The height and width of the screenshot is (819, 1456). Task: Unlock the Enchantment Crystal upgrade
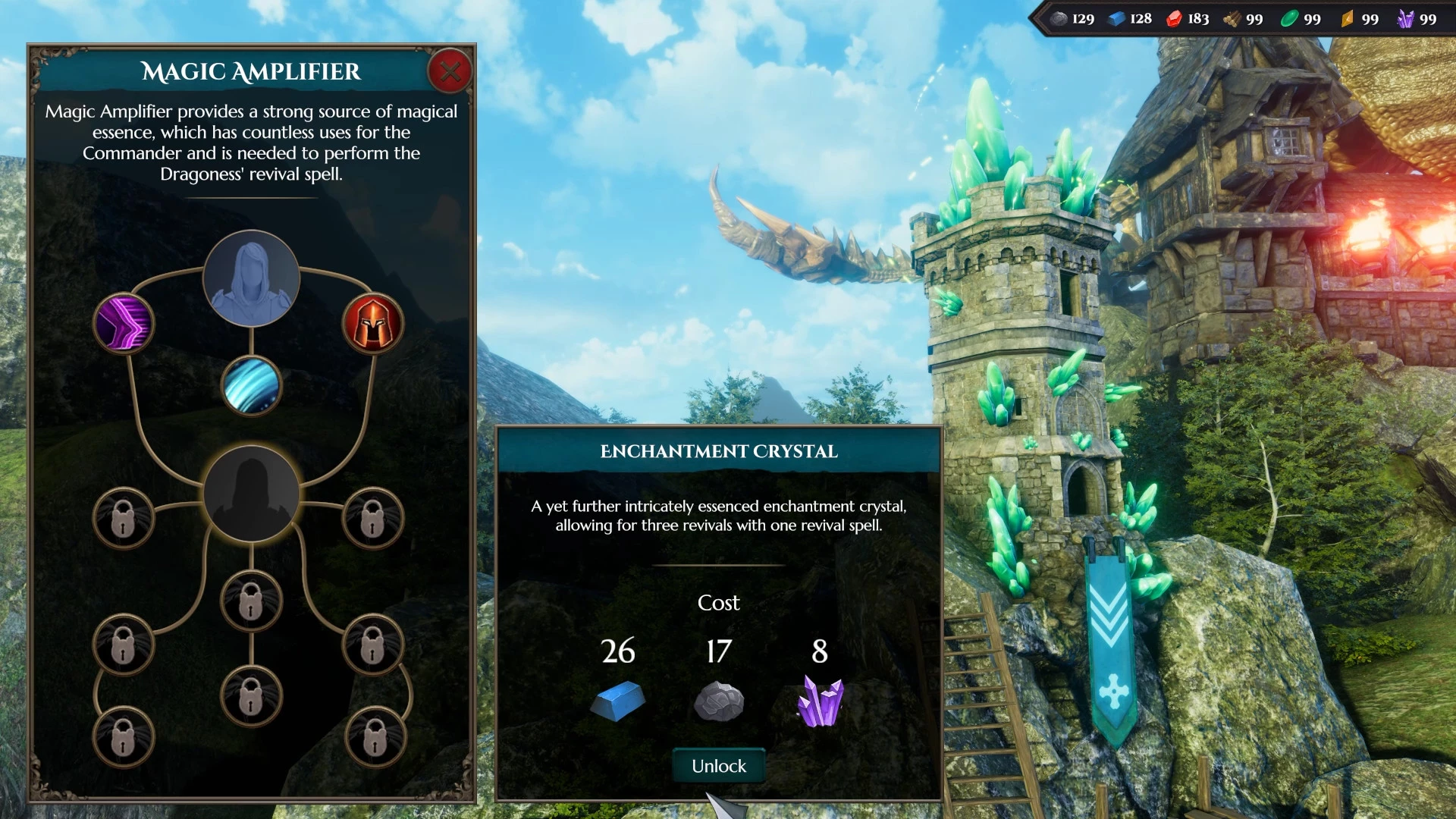[x=718, y=766]
